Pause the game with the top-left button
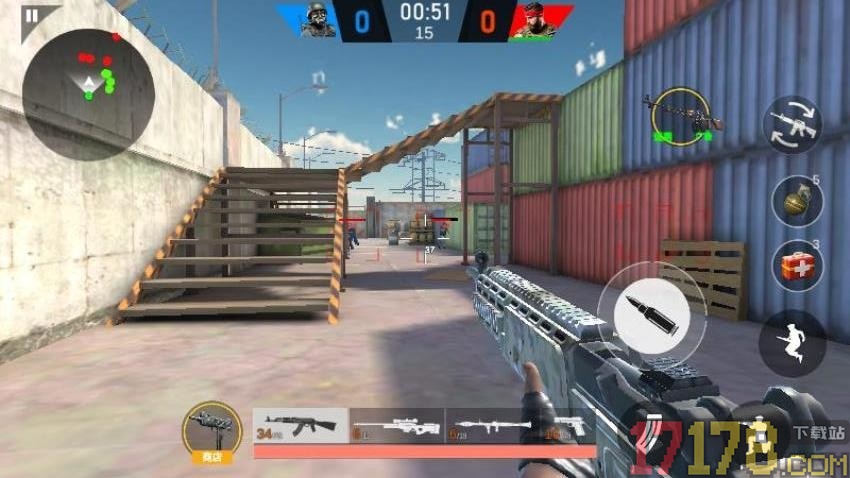 [x=32, y=16]
